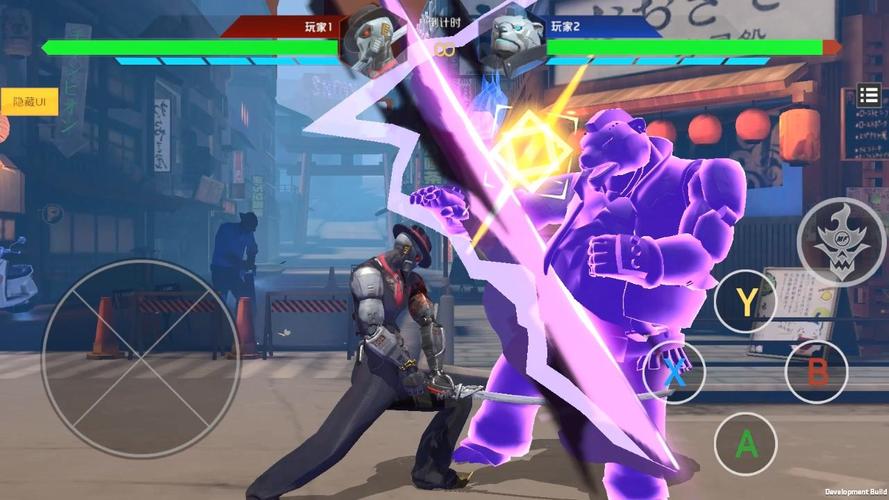Hide the UI with the yellow button

(30, 102)
